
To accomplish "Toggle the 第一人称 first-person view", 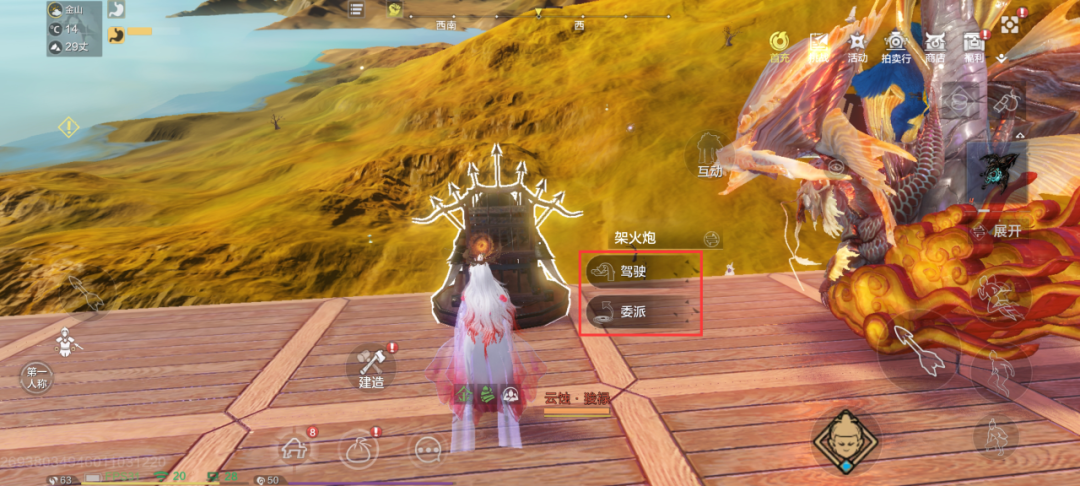I will tap(38, 378).
